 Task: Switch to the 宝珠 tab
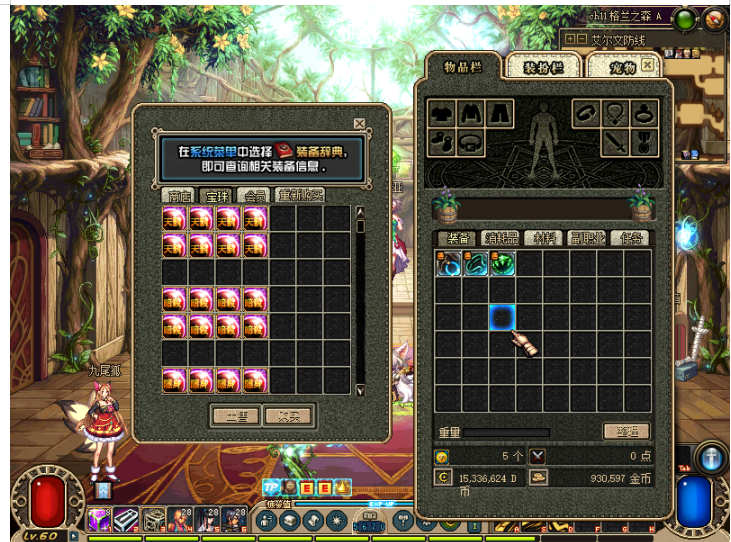pyautogui.click(x=215, y=195)
